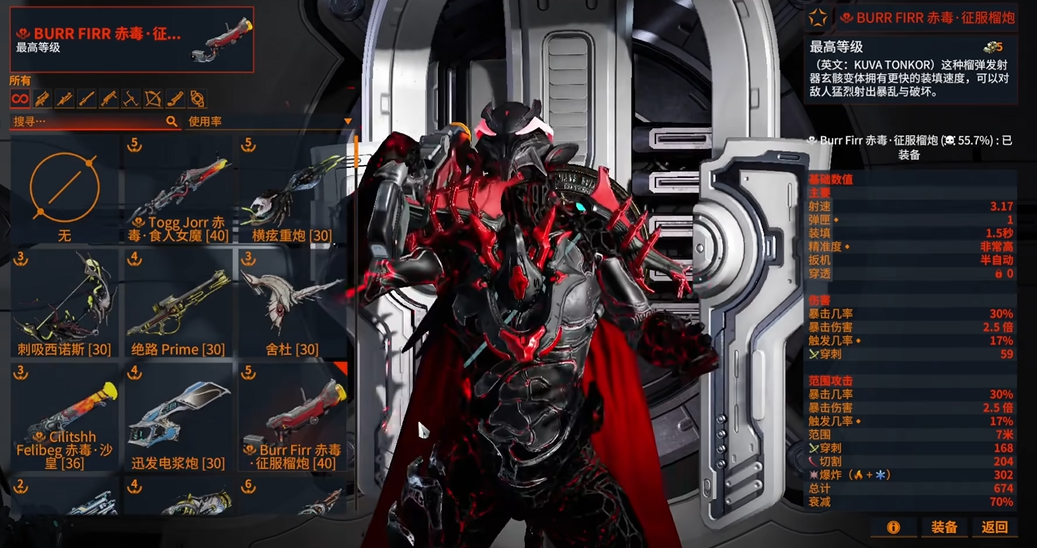The height and width of the screenshot is (548, 1037).
Task: Choose the Burr Firr 赤毒·征服榴炮 tile
Action: pyautogui.click(x=293, y=418)
